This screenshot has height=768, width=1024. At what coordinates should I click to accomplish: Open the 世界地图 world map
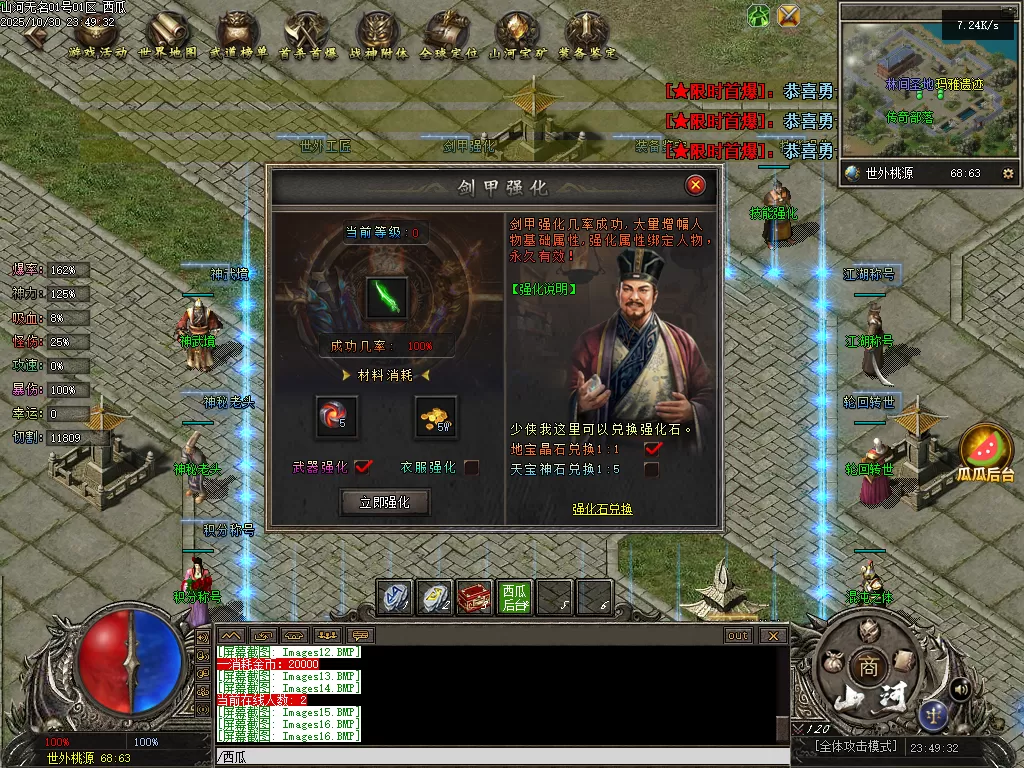pos(168,36)
